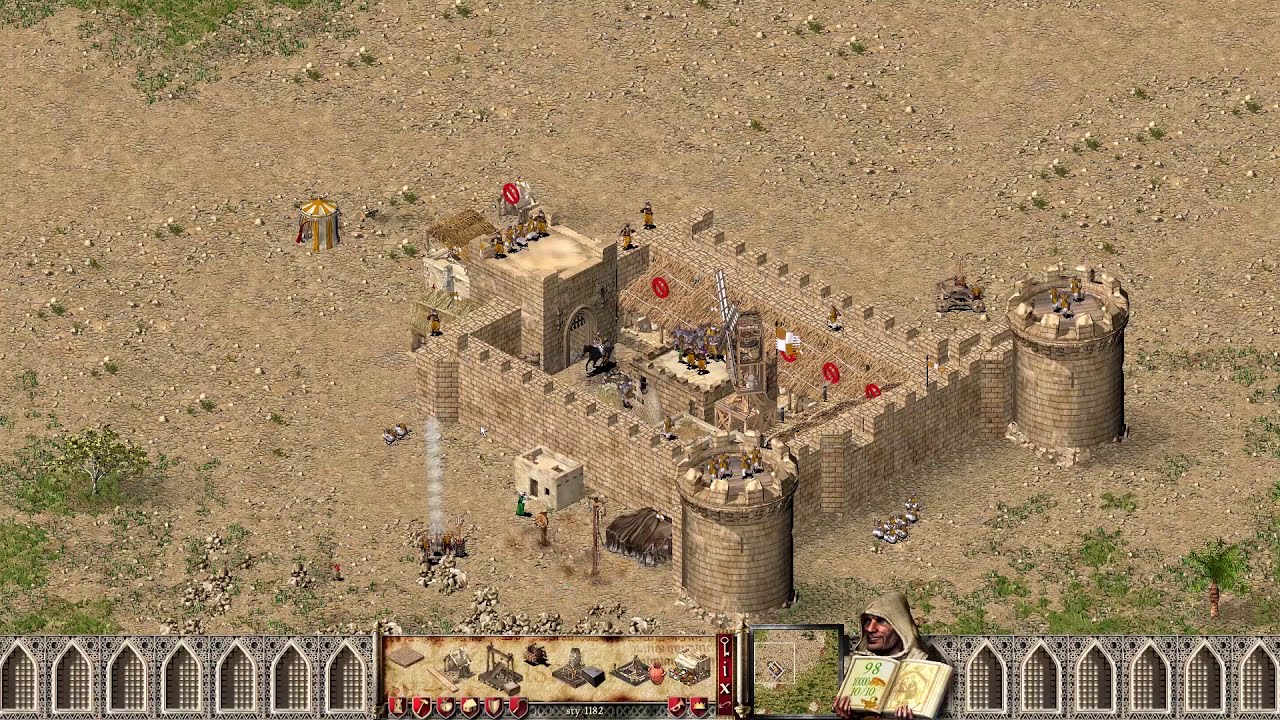Pick the ox tether
This screenshot has width=1280, height=720.
point(537,655)
